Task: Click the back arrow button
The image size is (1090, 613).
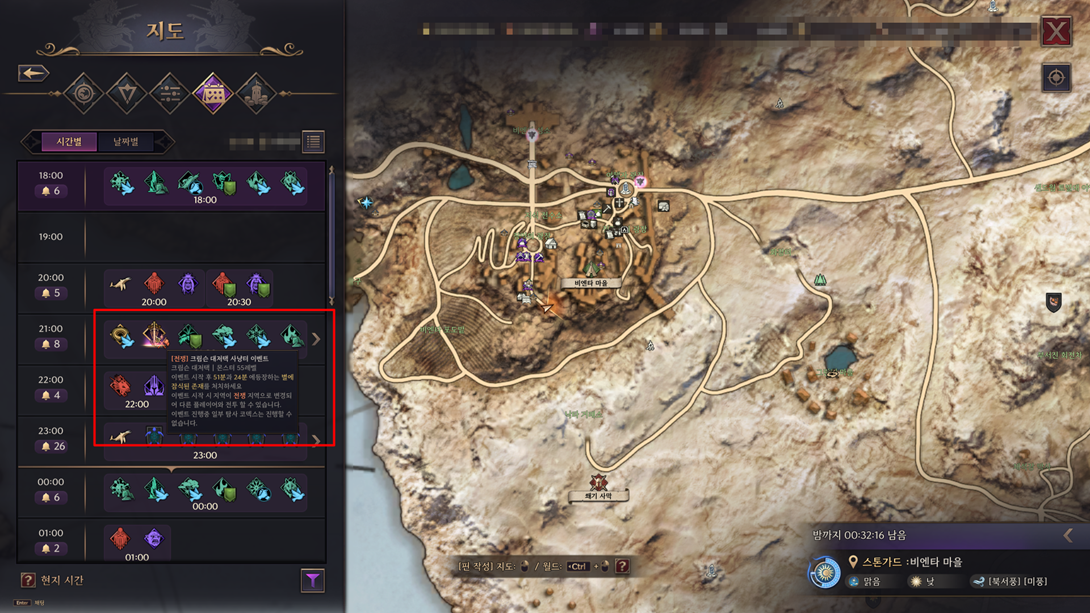Action: pyautogui.click(x=33, y=73)
